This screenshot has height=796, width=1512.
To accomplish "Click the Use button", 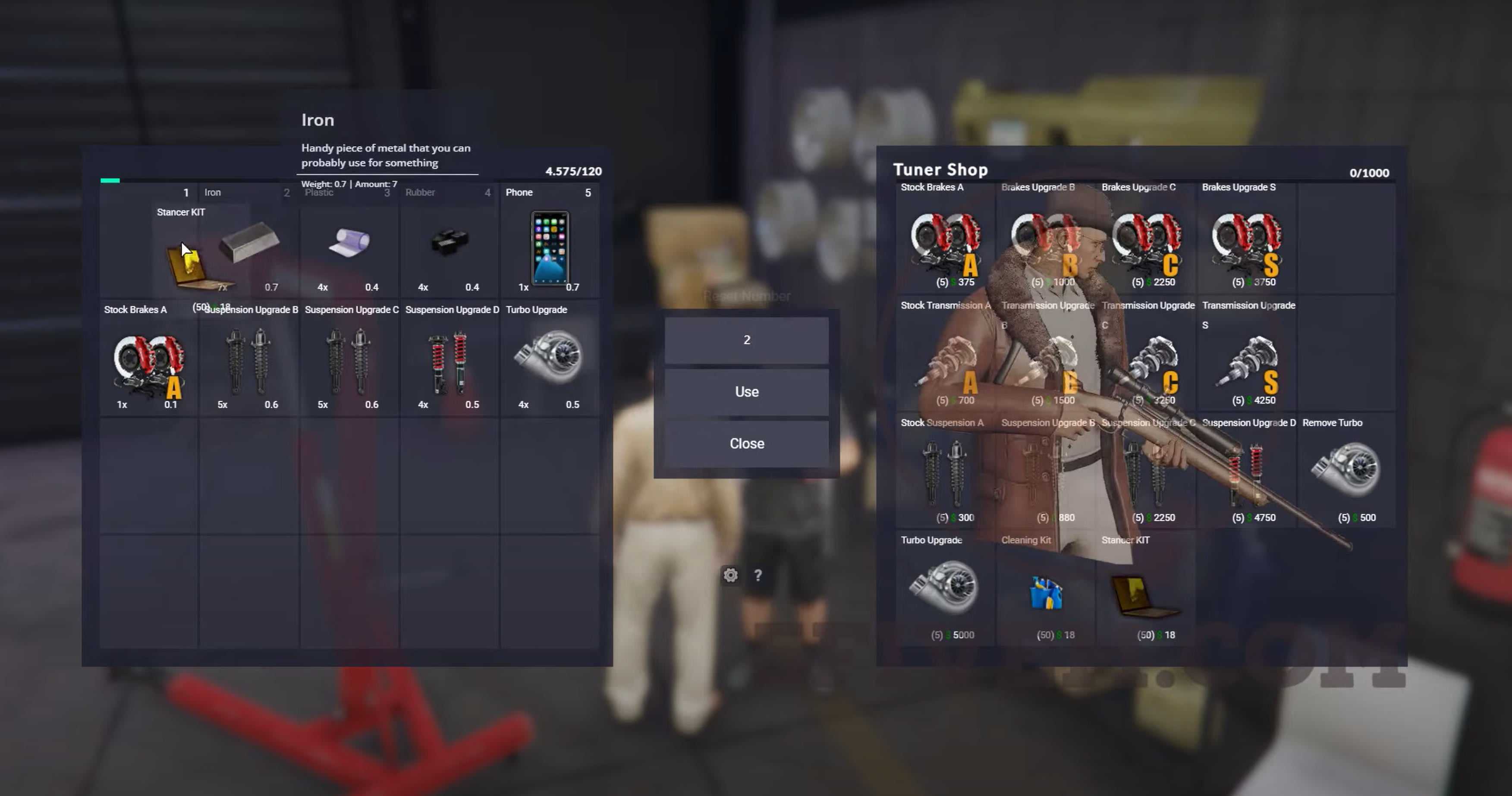I will tap(746, 392).
